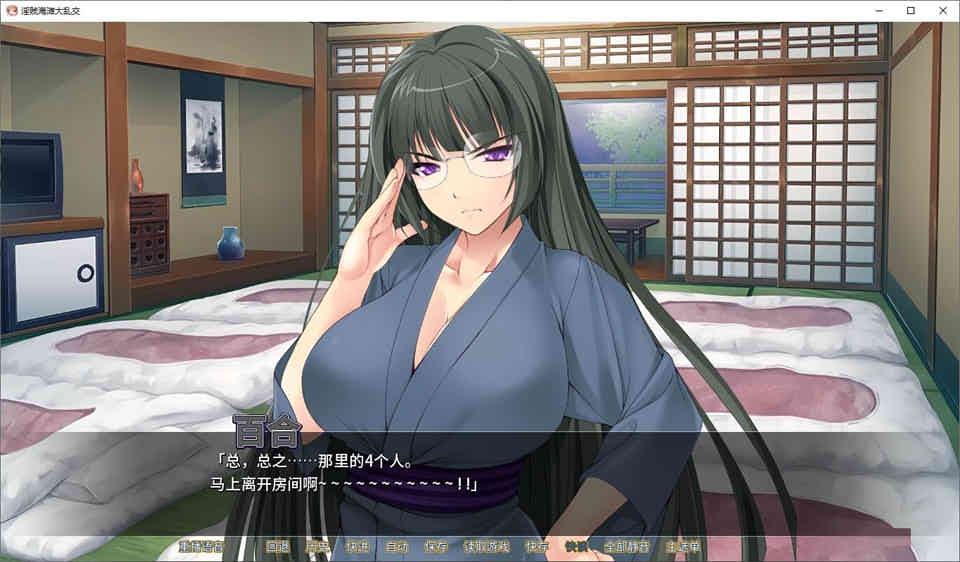This screenshot has width=960, height=562.
Task: Replay the voice line with 重播语音
Action: point(200,547)
